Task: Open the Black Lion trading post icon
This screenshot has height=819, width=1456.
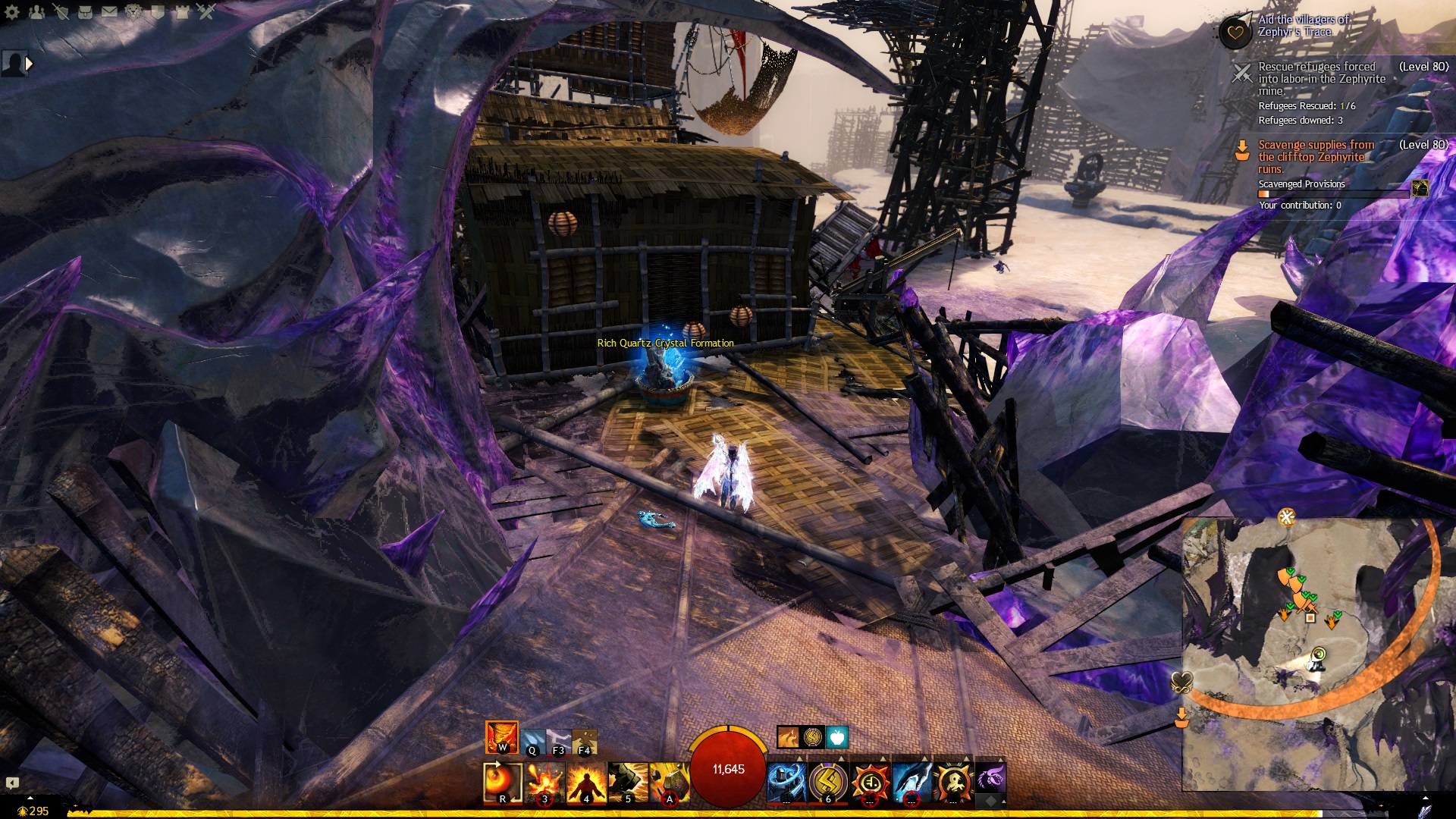Action: pos(133,11)
